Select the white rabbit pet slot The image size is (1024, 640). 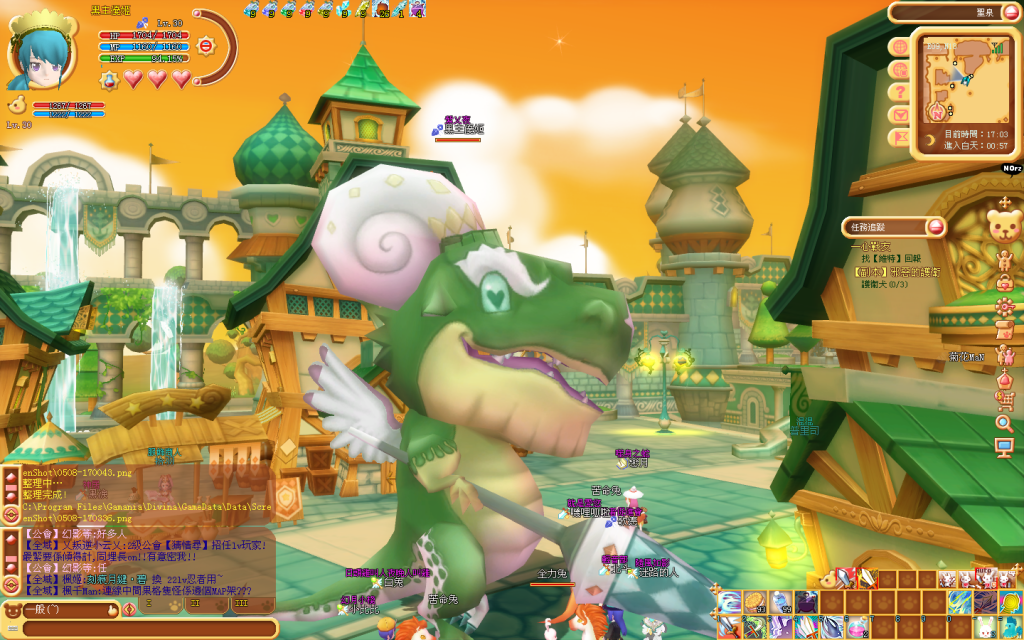coord(985,627)
